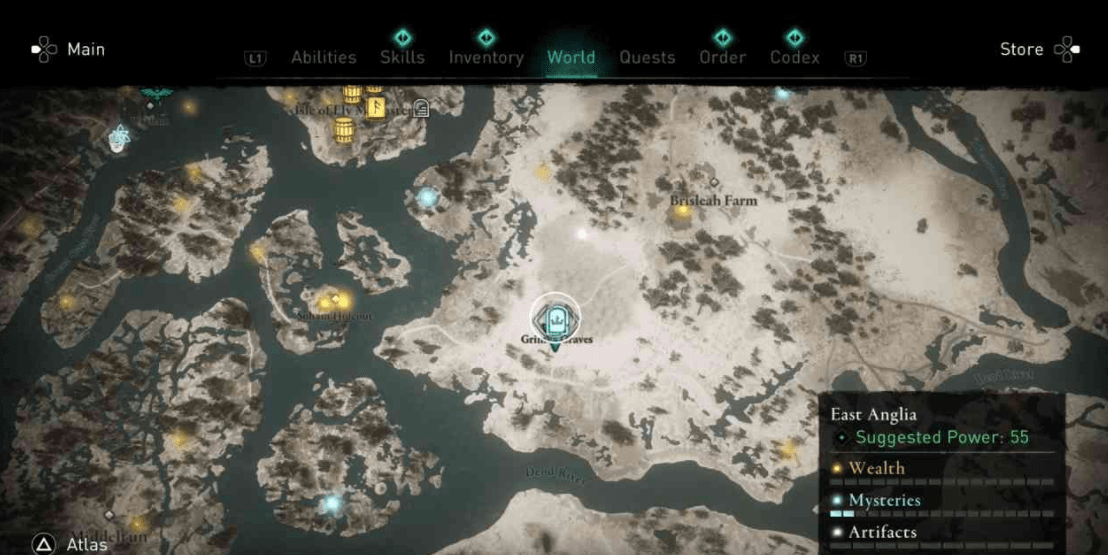
Task: Select the Wealth legend entry
Action: tap(876, 468)
